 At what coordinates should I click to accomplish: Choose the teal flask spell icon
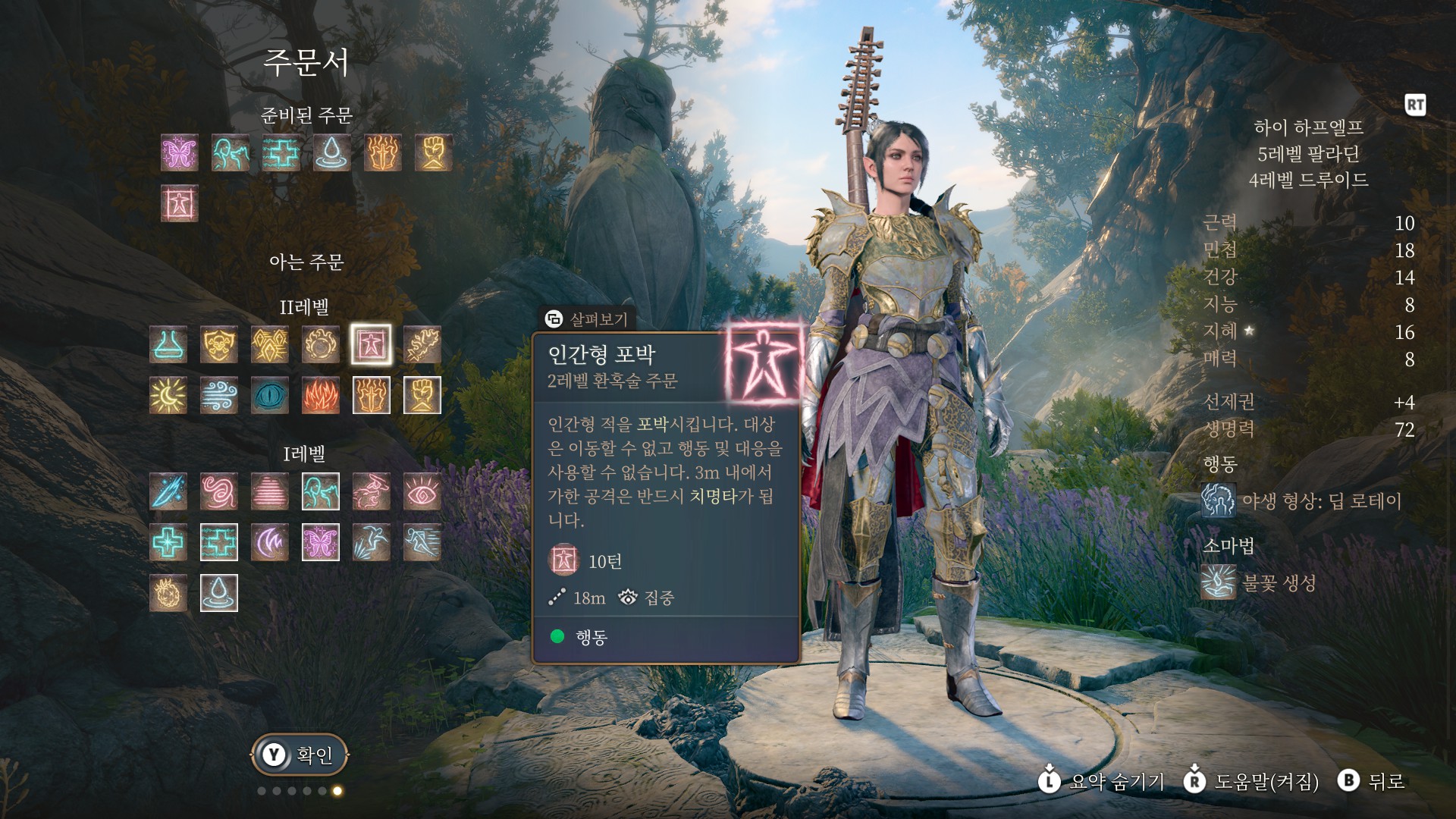pos(168,344)
